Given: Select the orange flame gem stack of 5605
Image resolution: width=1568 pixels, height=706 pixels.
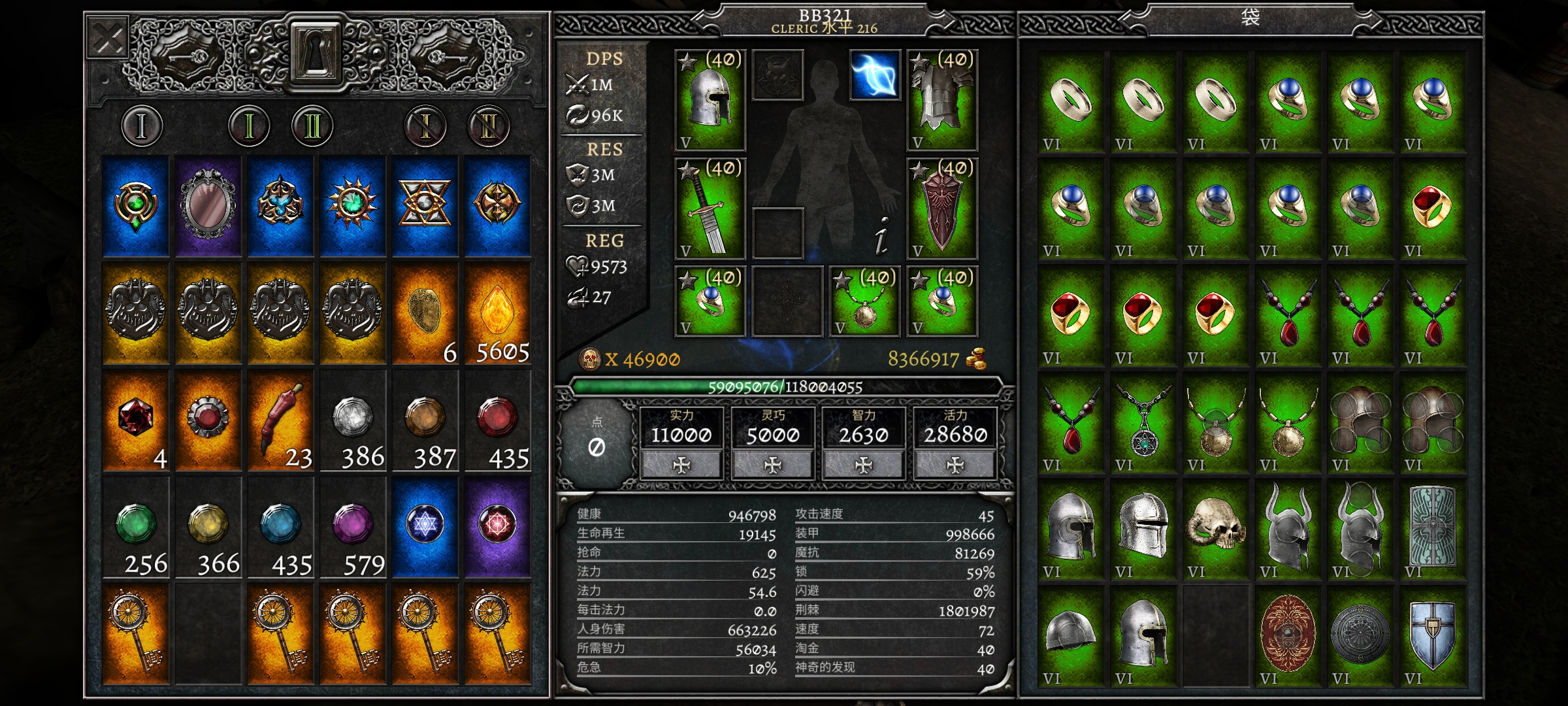Looking at the screenshot, I should 497,314.
